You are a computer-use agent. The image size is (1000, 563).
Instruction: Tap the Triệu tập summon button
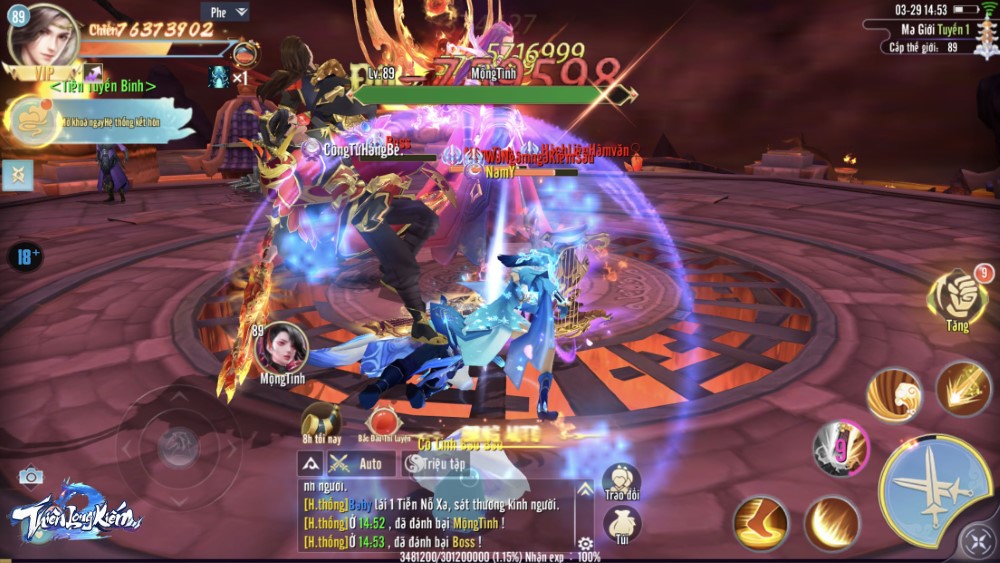pos(435,463)
